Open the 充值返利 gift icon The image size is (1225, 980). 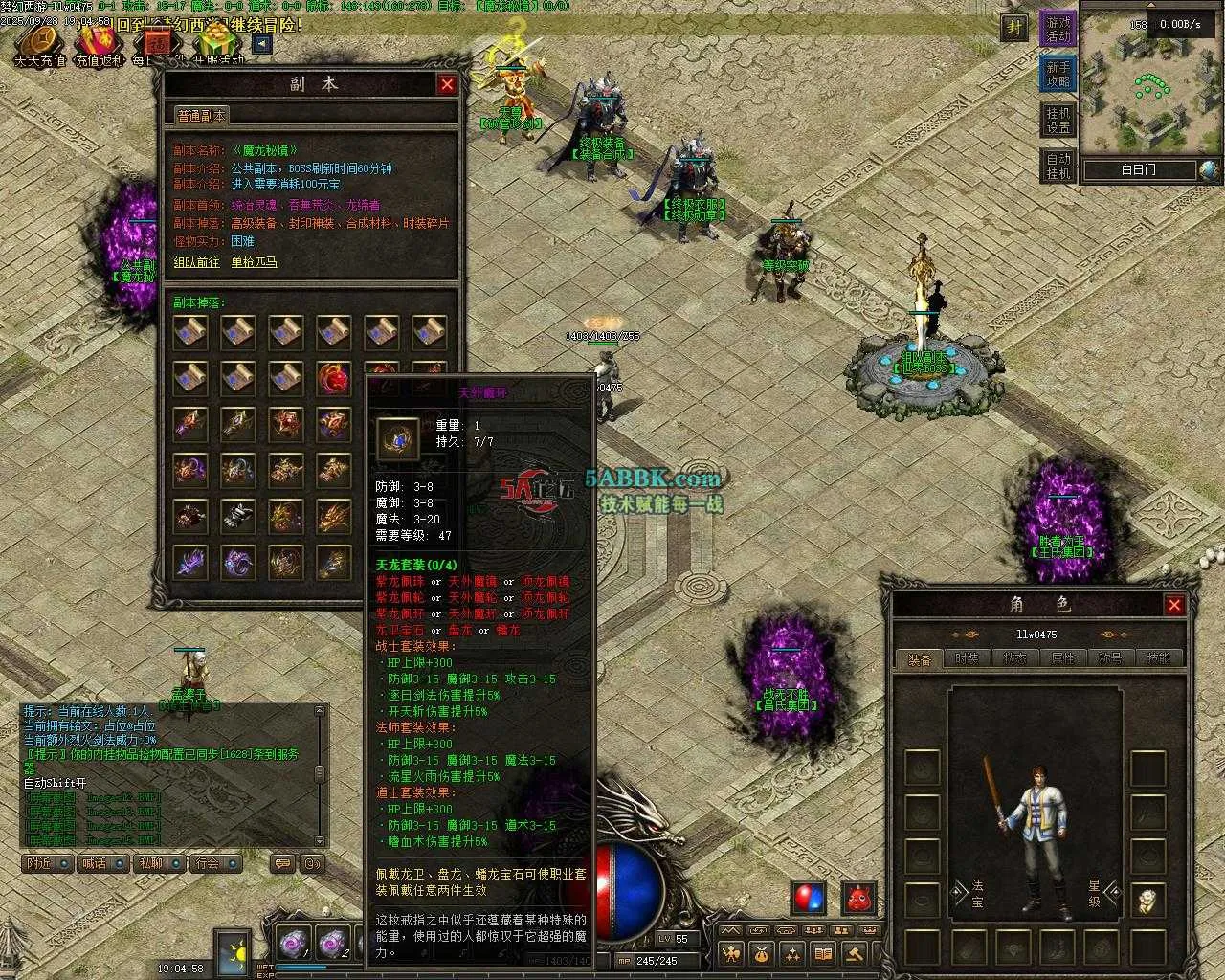100,43
